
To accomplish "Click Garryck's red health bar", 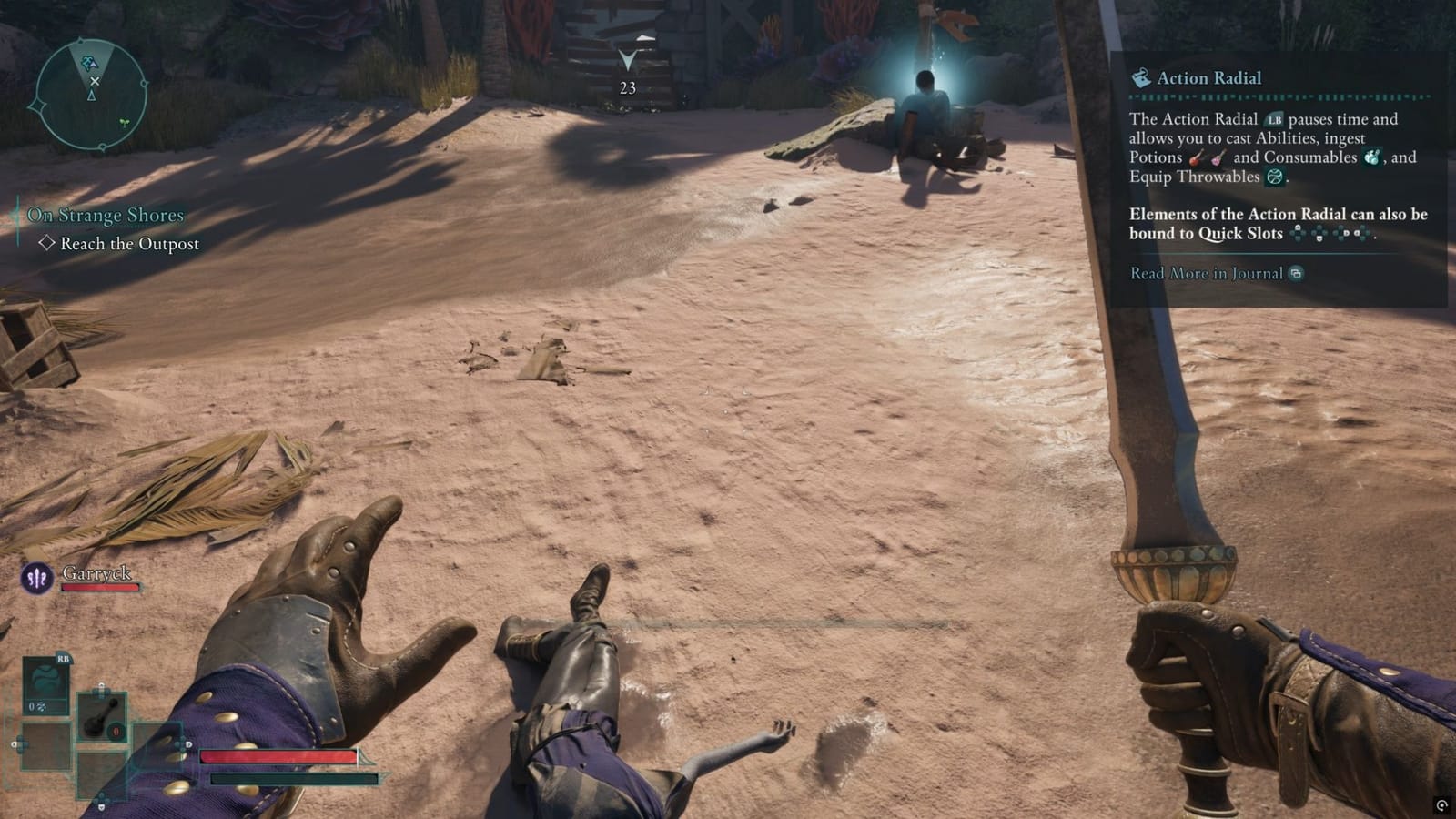I will 100,588.
